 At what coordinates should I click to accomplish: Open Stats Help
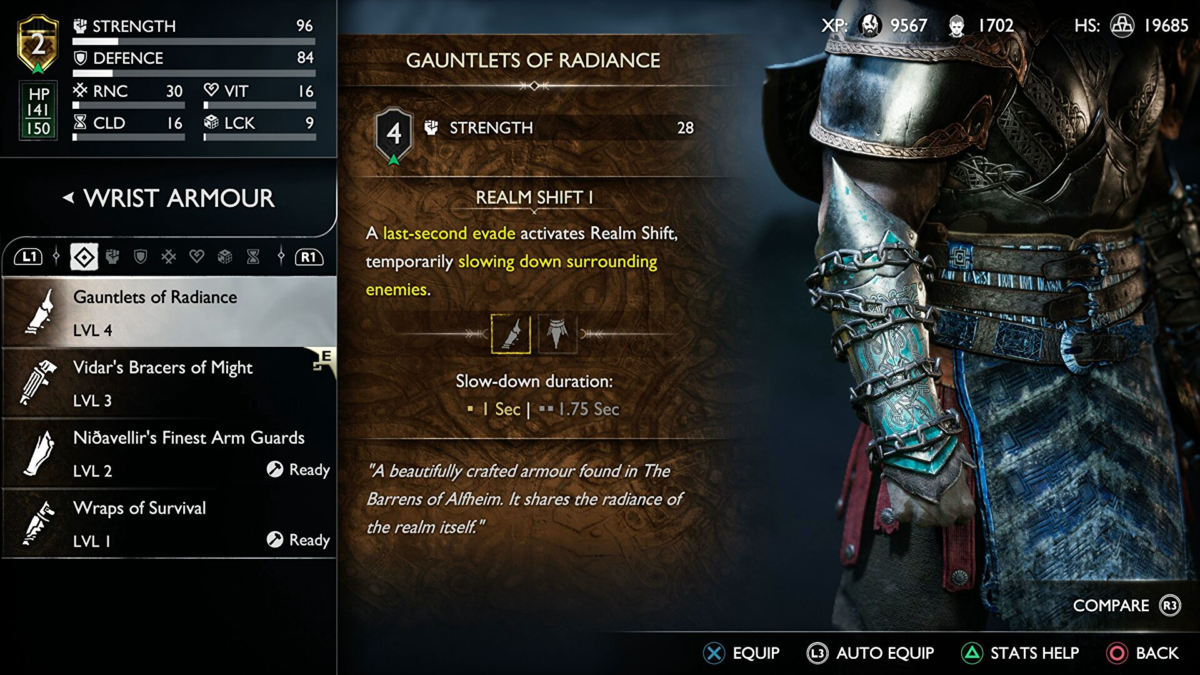[1019, 653]
